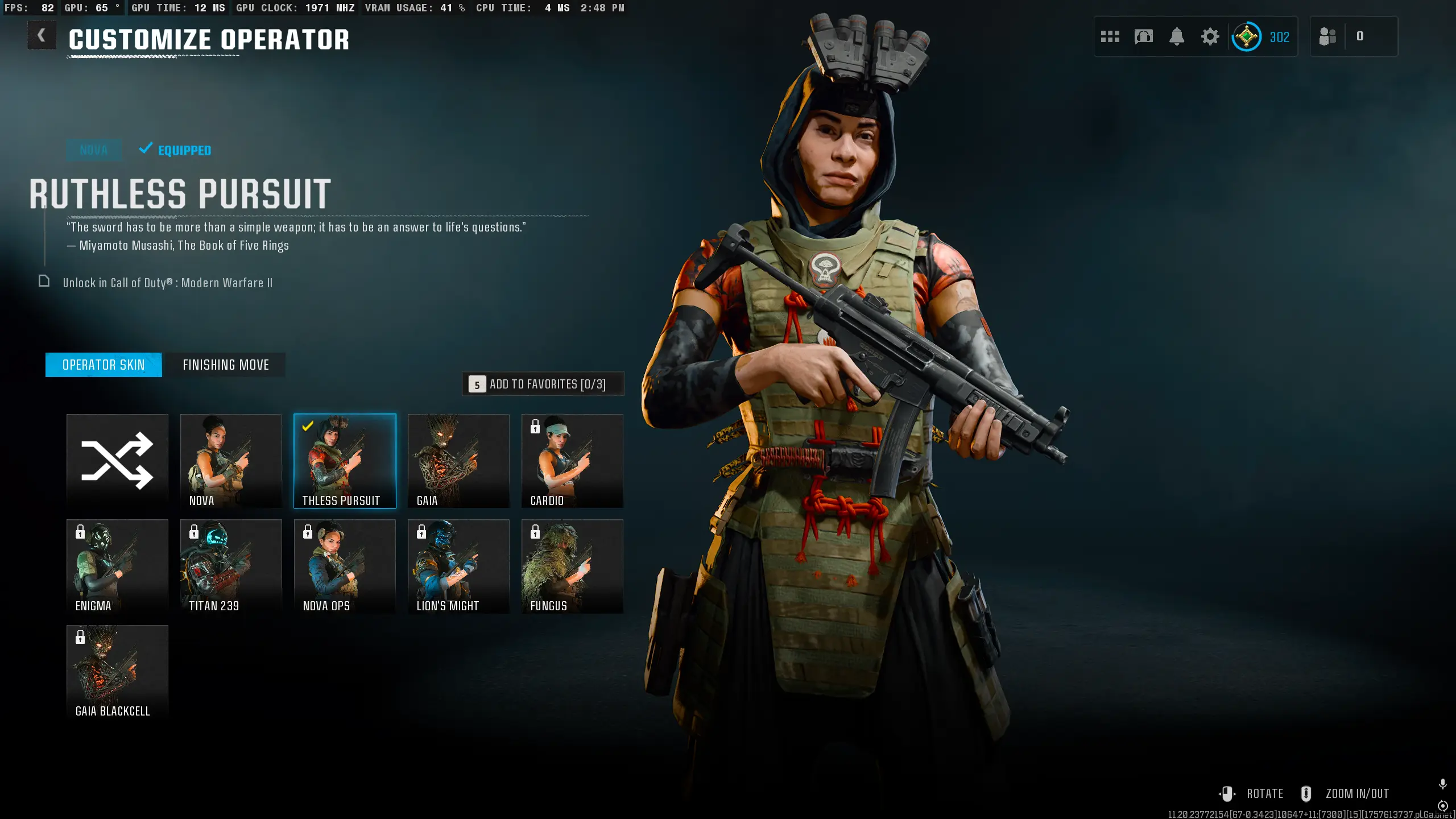Pick the locked Enigma skin
This screenshot has width=1456, height=819.
point(117,566)
